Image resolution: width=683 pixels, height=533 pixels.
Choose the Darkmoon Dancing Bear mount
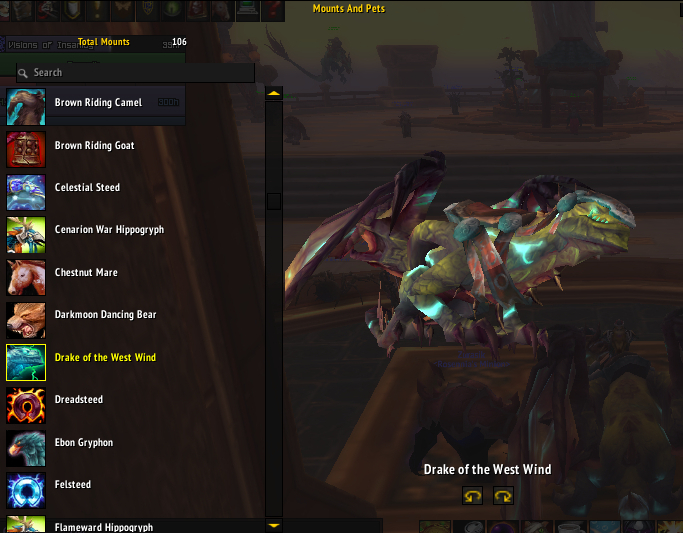[105, 315]
